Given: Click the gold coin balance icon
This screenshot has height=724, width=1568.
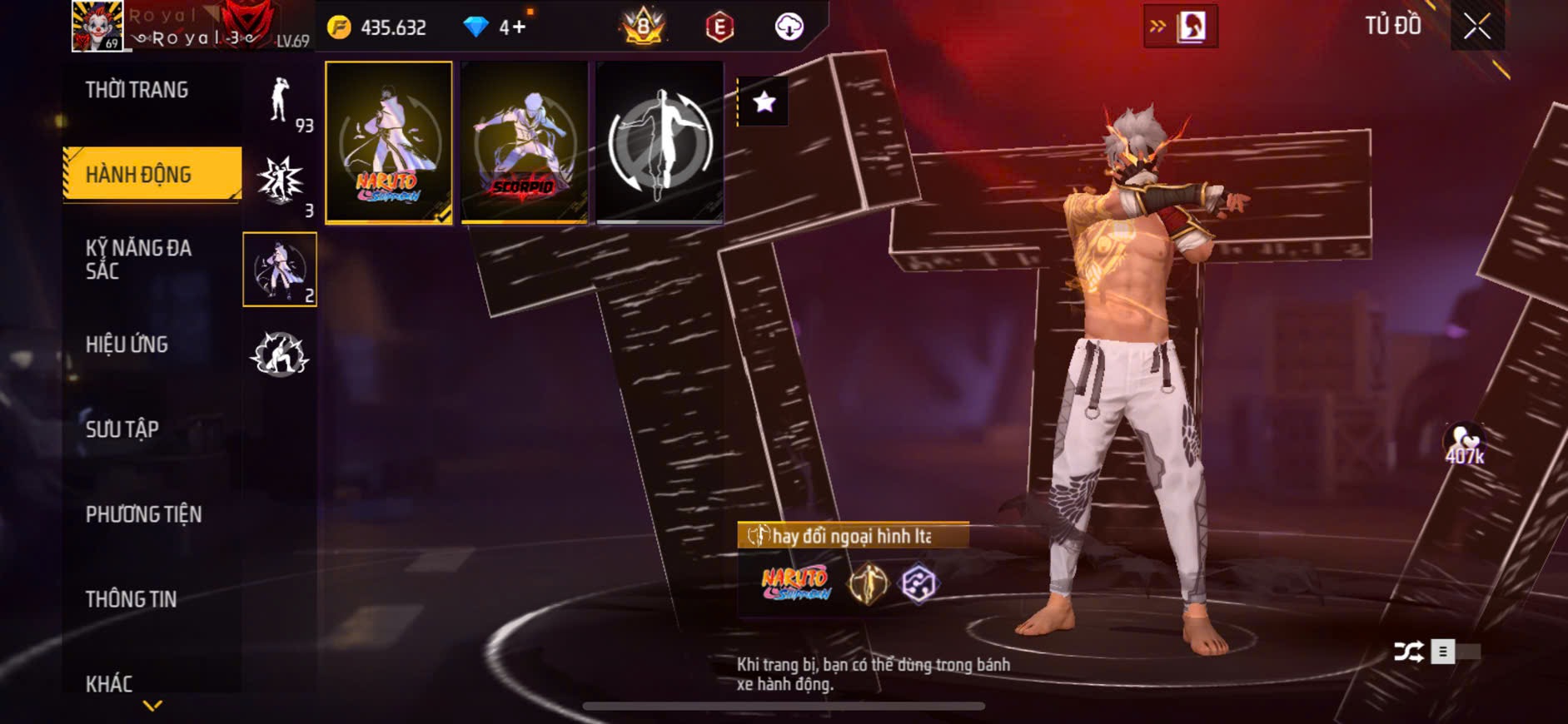Looking at the screenshot, I should click(339, 27).
